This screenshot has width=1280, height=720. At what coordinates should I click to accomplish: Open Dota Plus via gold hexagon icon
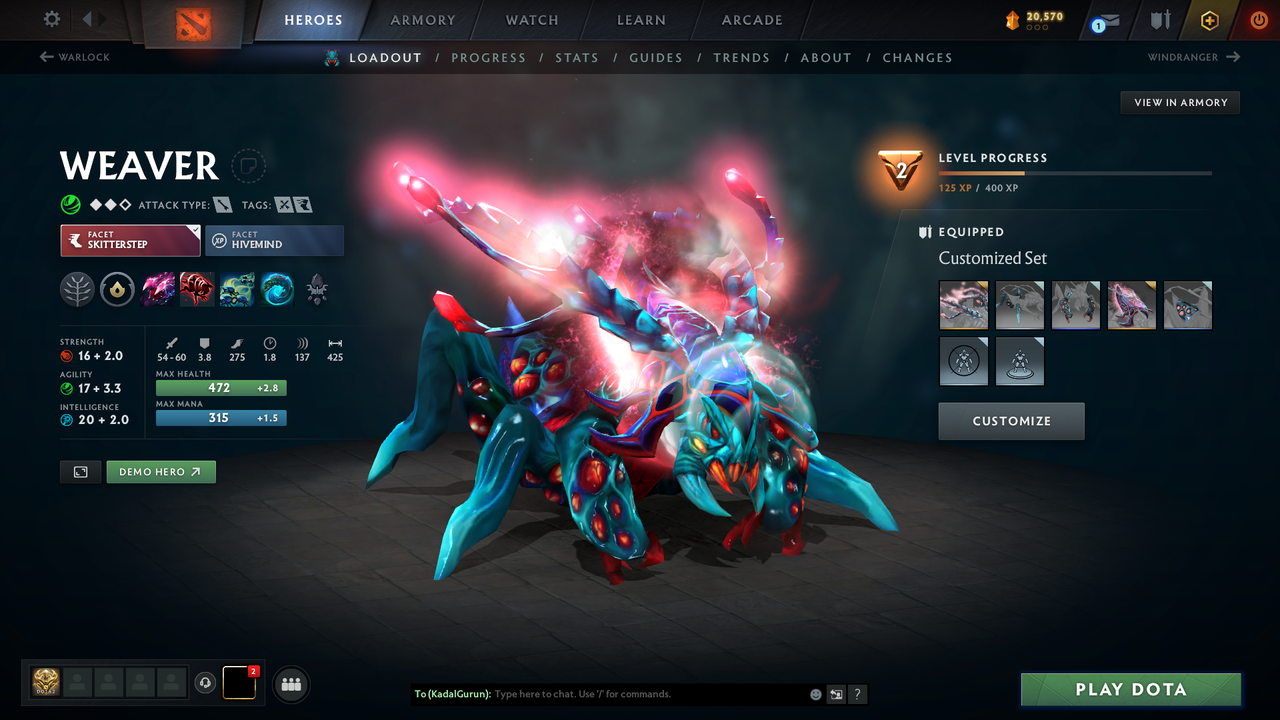coord(1209,19)
